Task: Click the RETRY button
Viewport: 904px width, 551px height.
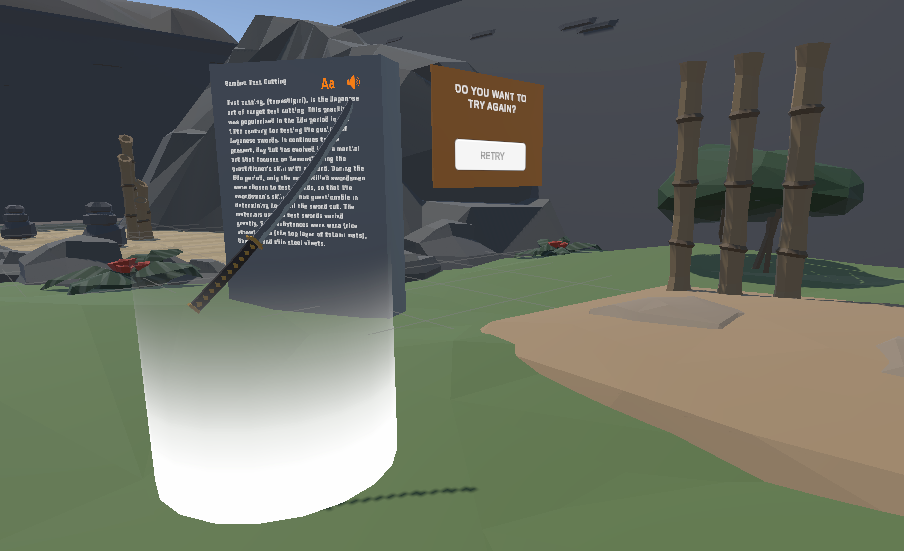Action: tap(490, 156)
